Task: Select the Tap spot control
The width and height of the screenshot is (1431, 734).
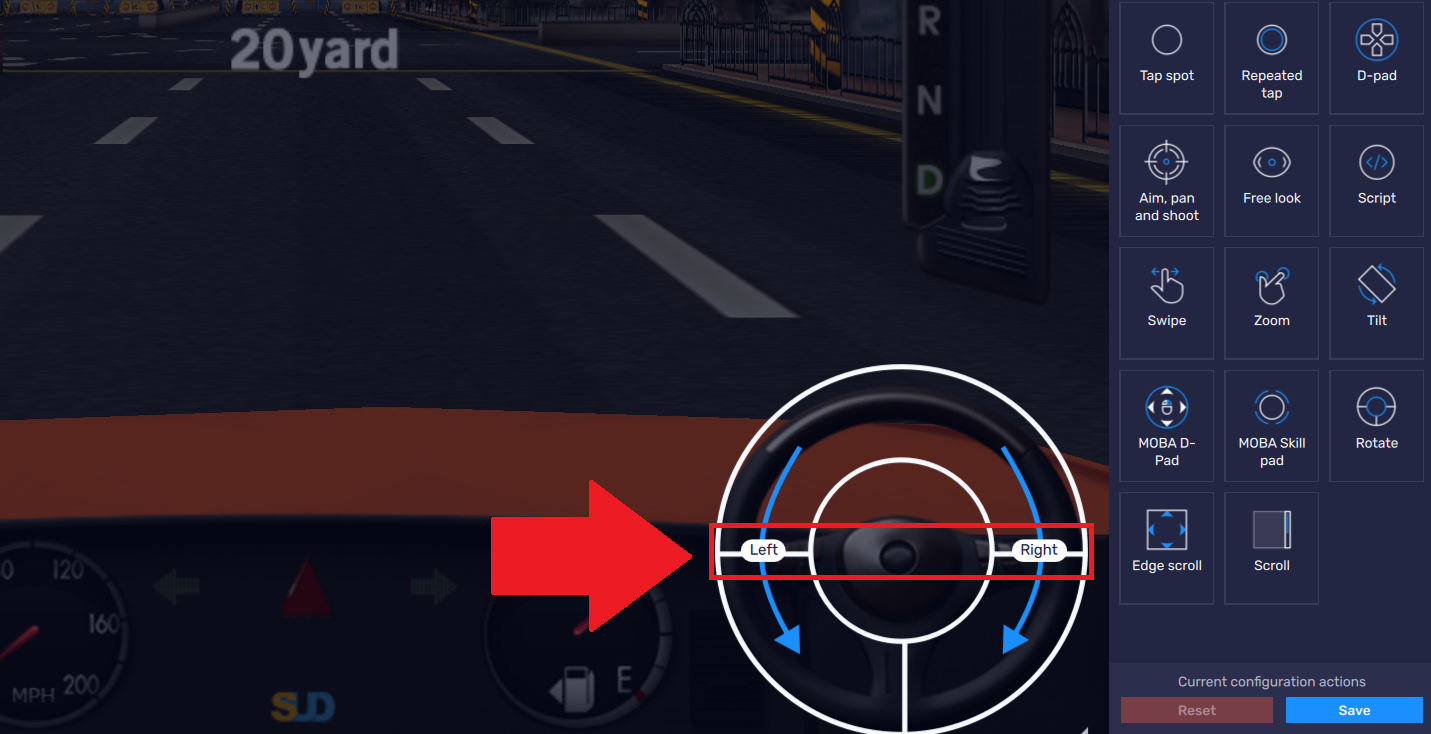Action: 1166,58
